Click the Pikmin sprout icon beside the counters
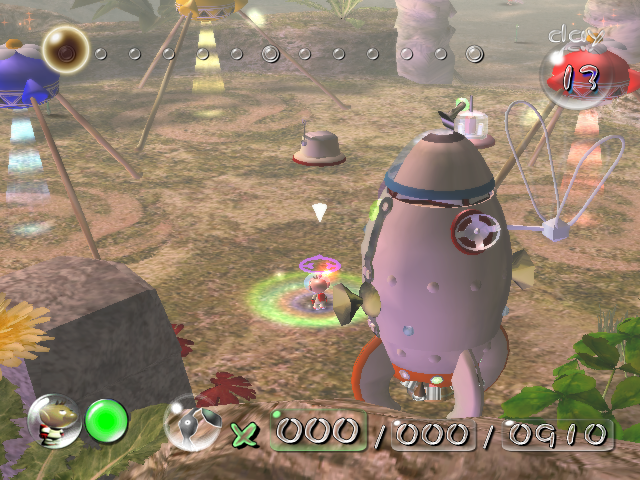The image size is (640, 480). click(188, 423)
